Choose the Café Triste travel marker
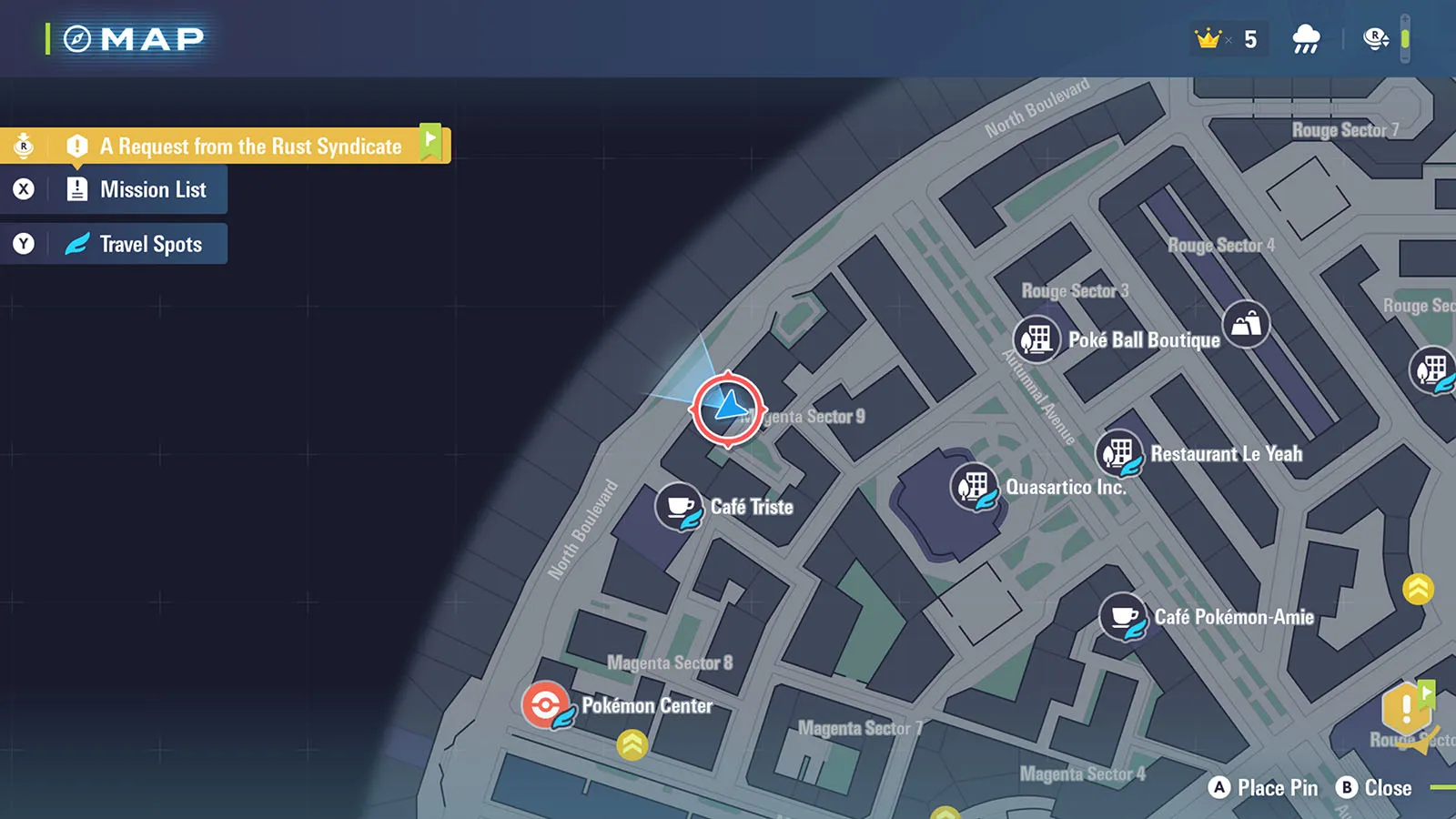Viewport: 1456px width, 819px height. point(680,507)
